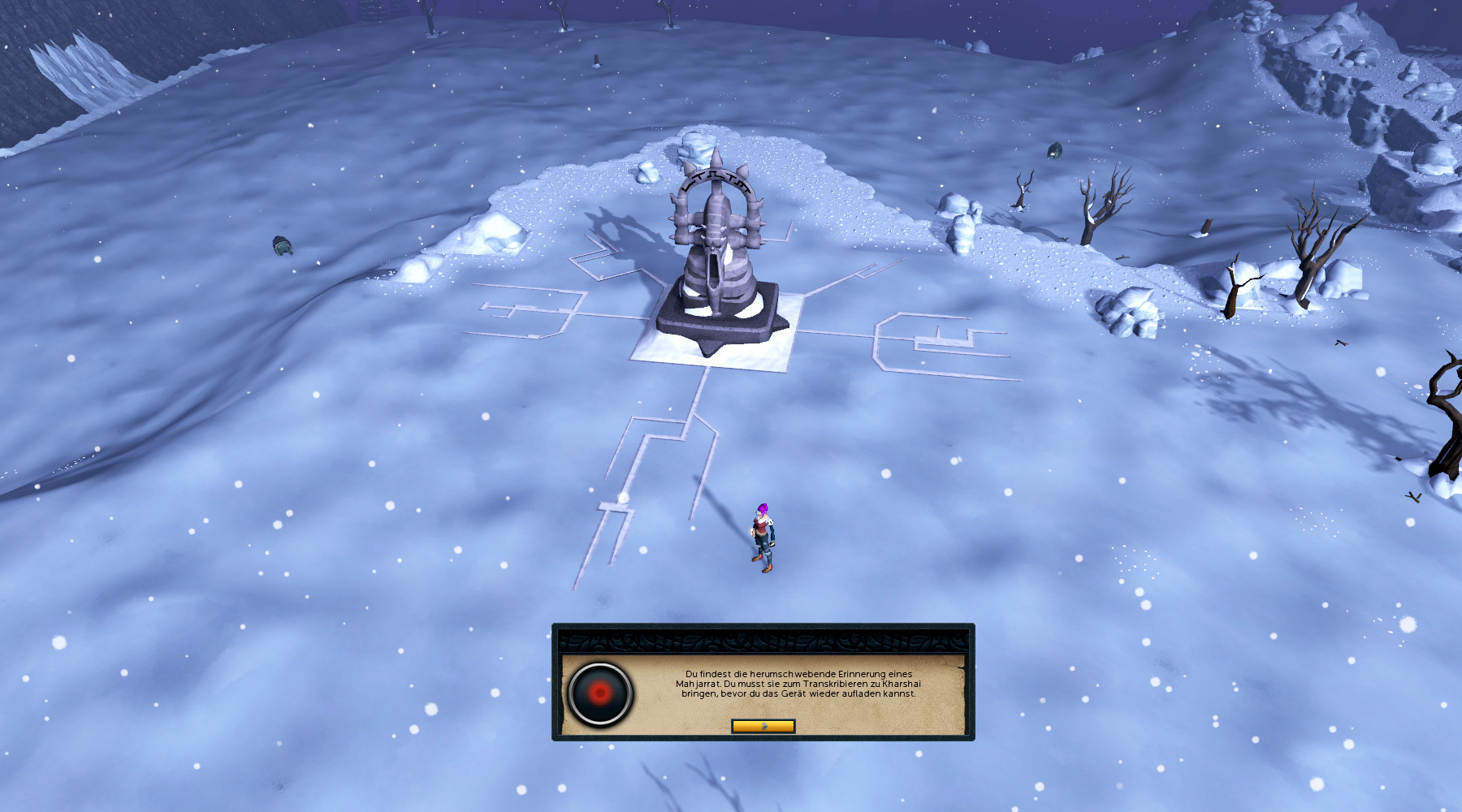Continue the dialogue with the yellow arrow button
Image resolution: width=1462 pixels, height=812 pixels.
click(x=763, y=726)
